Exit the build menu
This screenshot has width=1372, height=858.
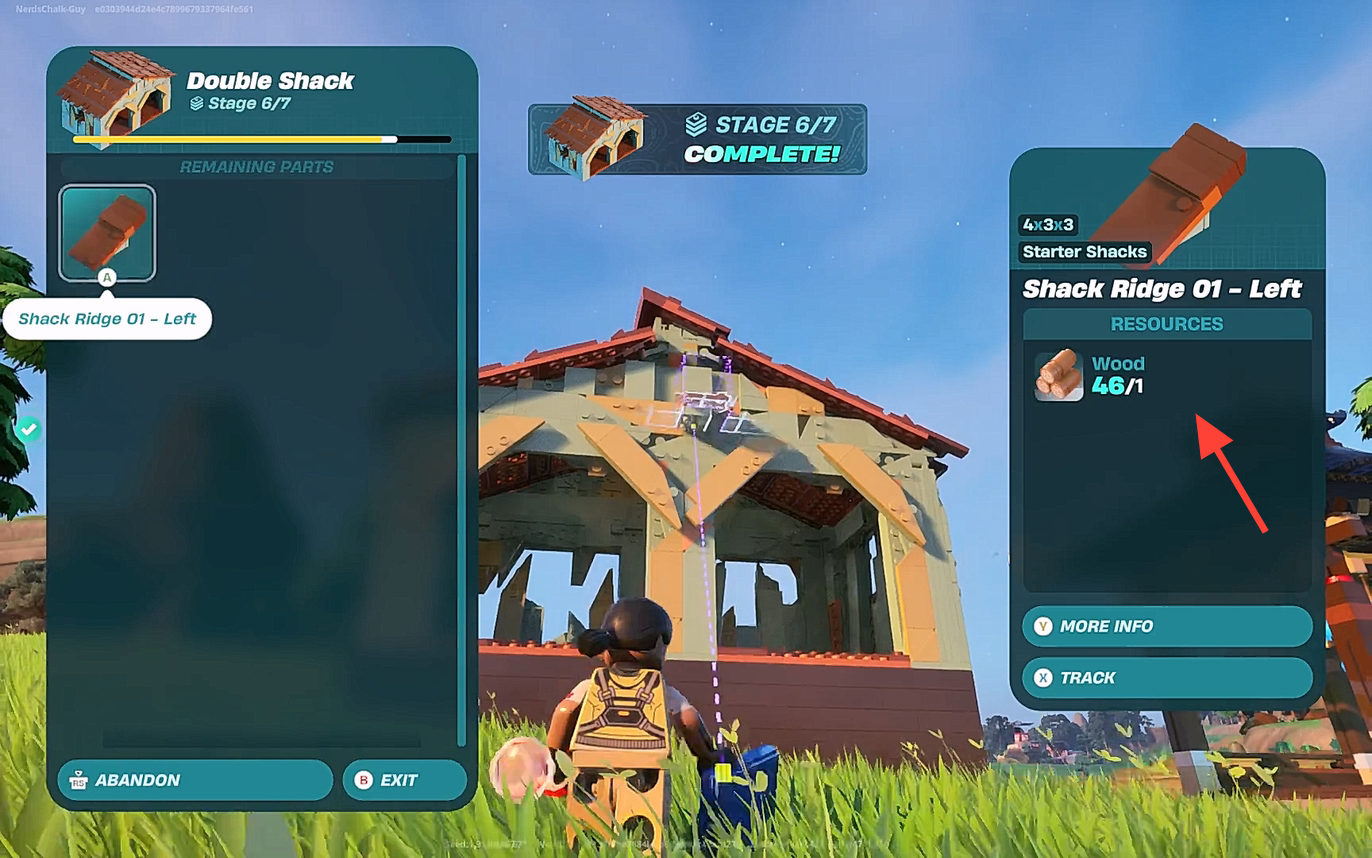[404, 780]
